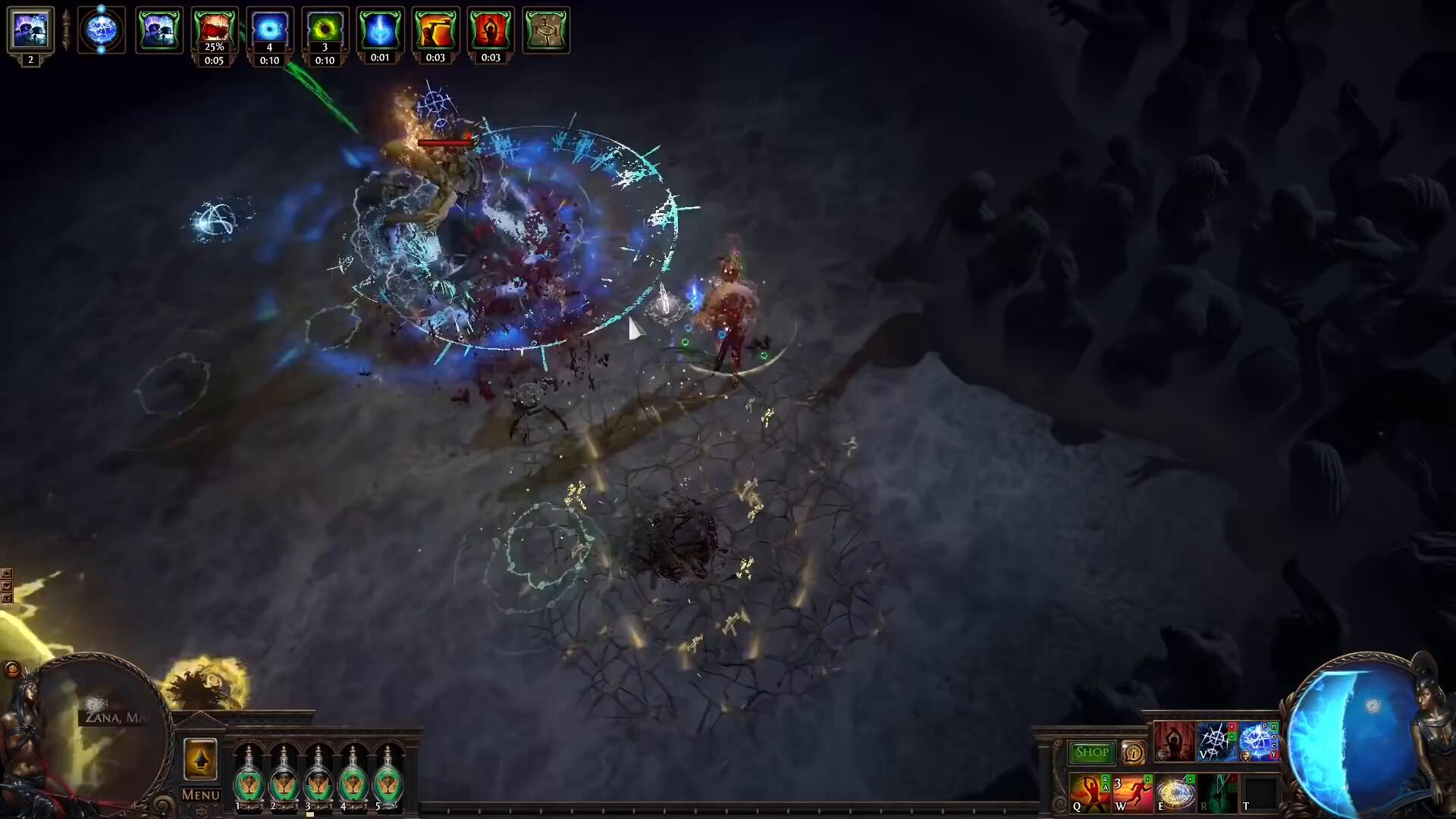Select the empty T skill slot
Screen dimensions: 1456x819
1259,793
